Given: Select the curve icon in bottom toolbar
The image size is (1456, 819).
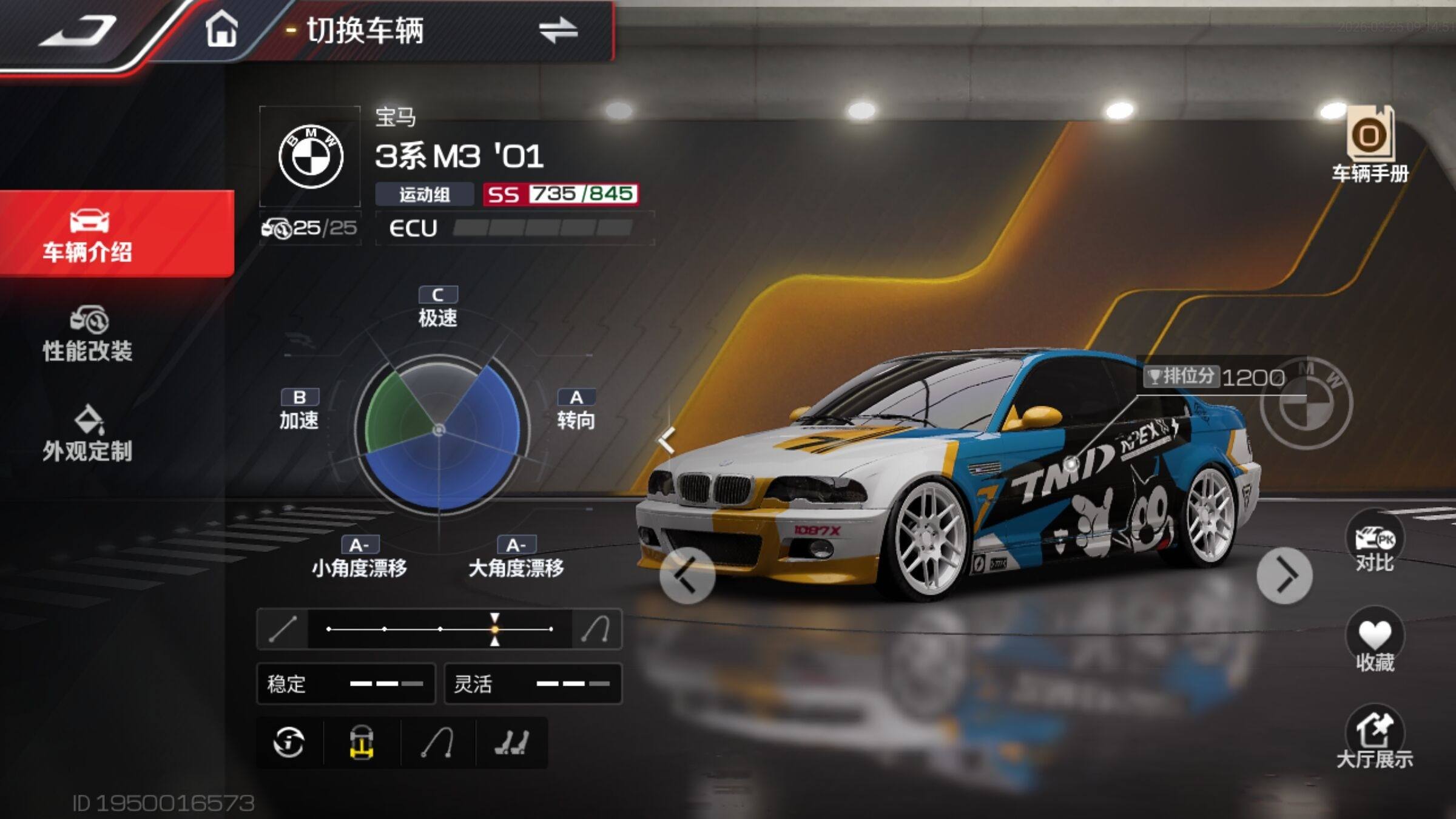Looking at the screenshot, I should [437, 743].
